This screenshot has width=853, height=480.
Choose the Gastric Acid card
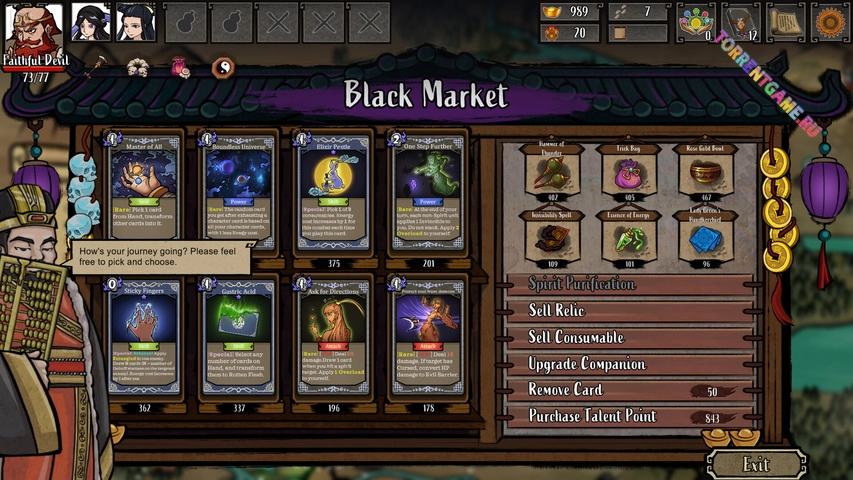237,338
